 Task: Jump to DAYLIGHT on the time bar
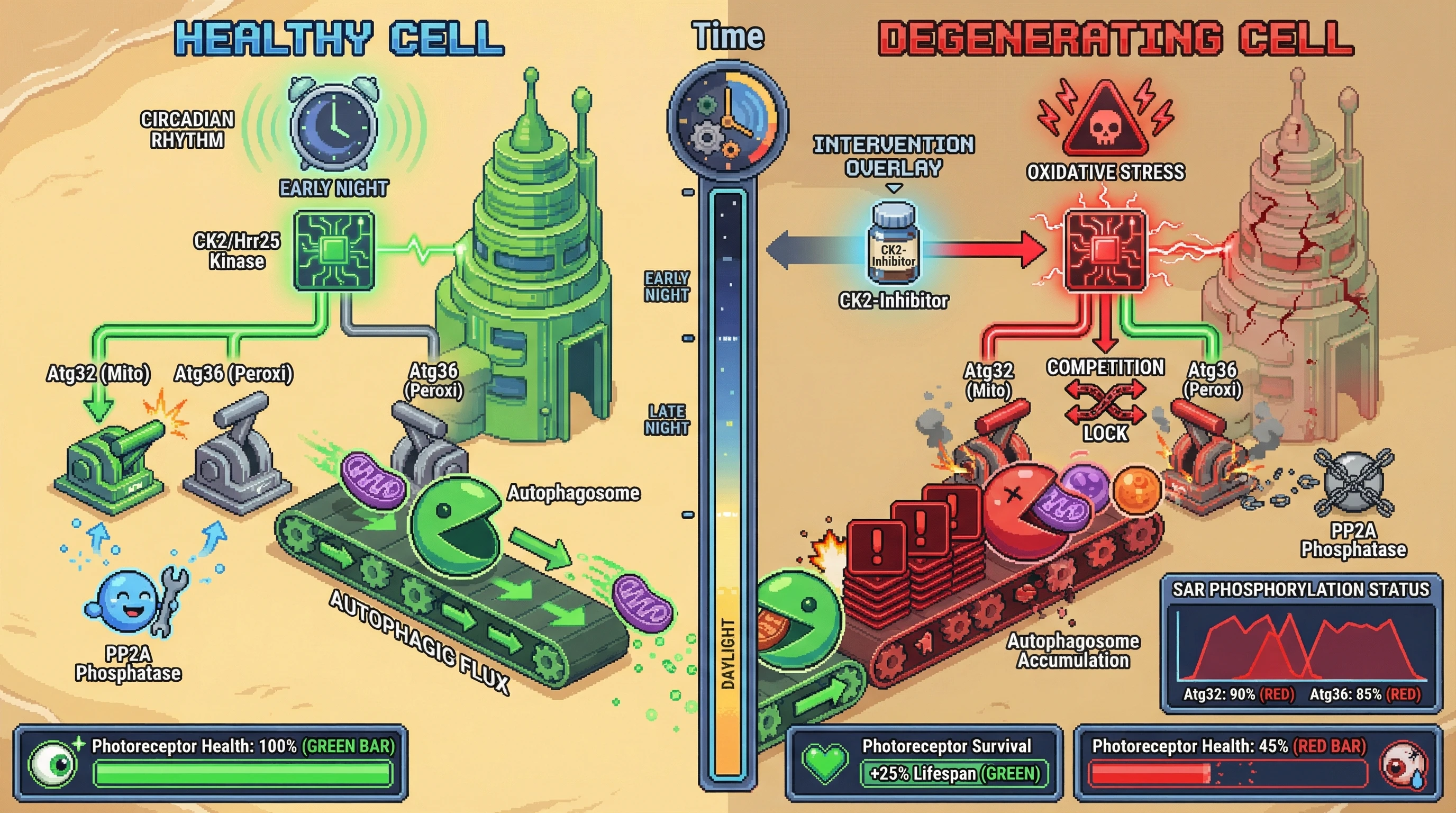click(x=728, y=654)
